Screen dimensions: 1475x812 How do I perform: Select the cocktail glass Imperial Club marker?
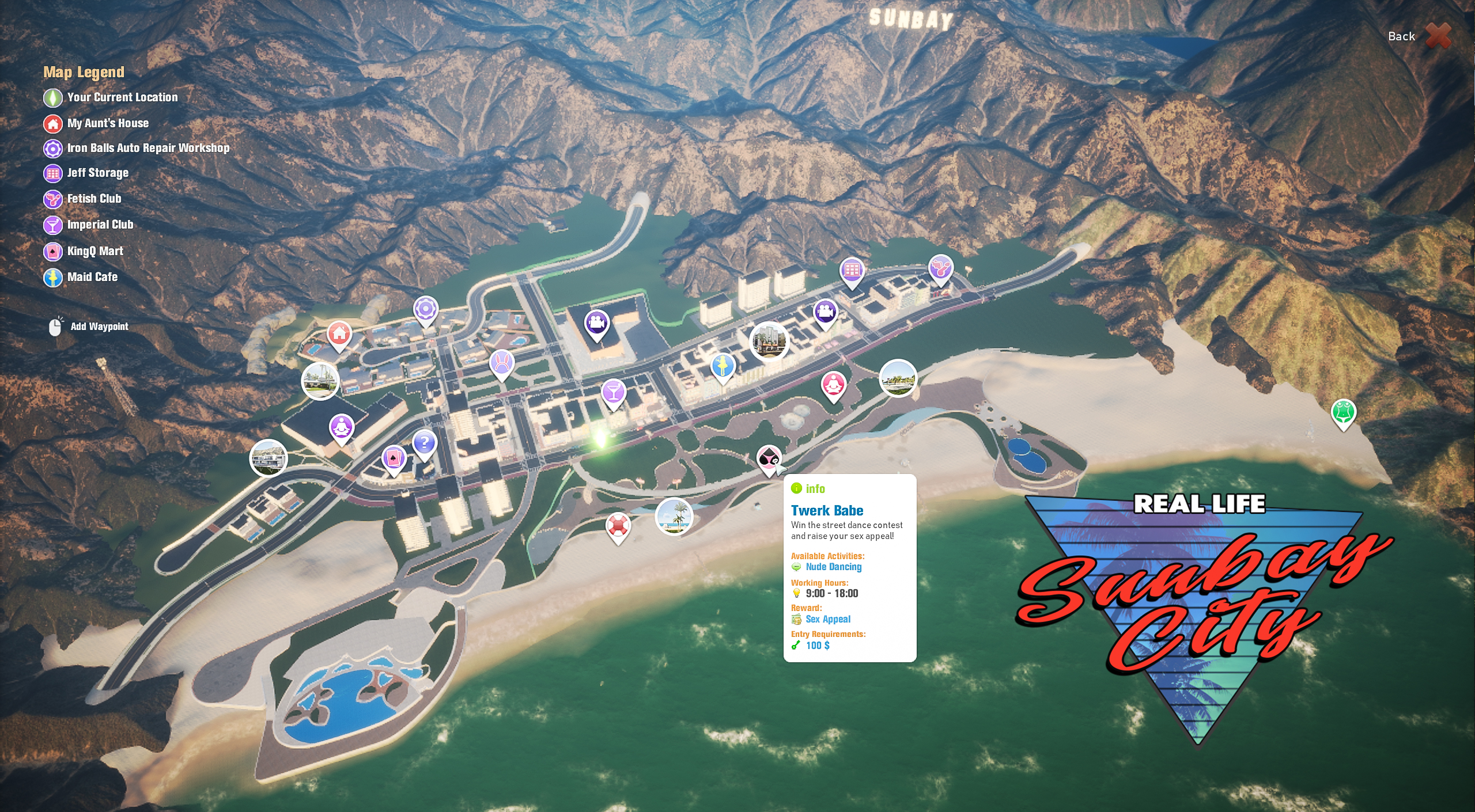pyautogui.click(x=613, y=392)
